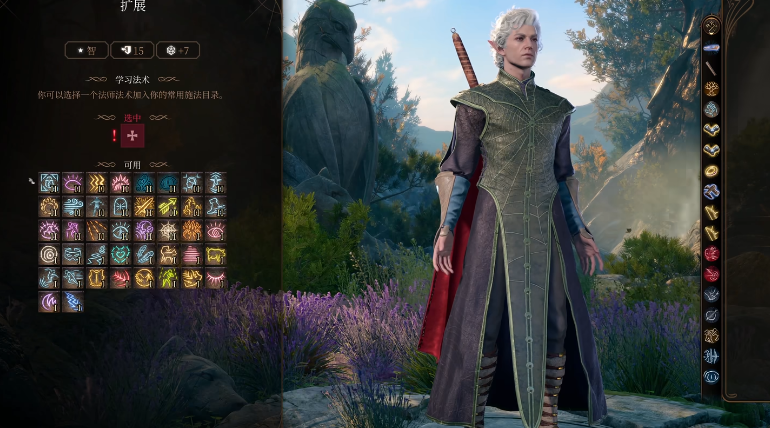Pick the teal heart charm spell
770x428 pixels.
121,255
